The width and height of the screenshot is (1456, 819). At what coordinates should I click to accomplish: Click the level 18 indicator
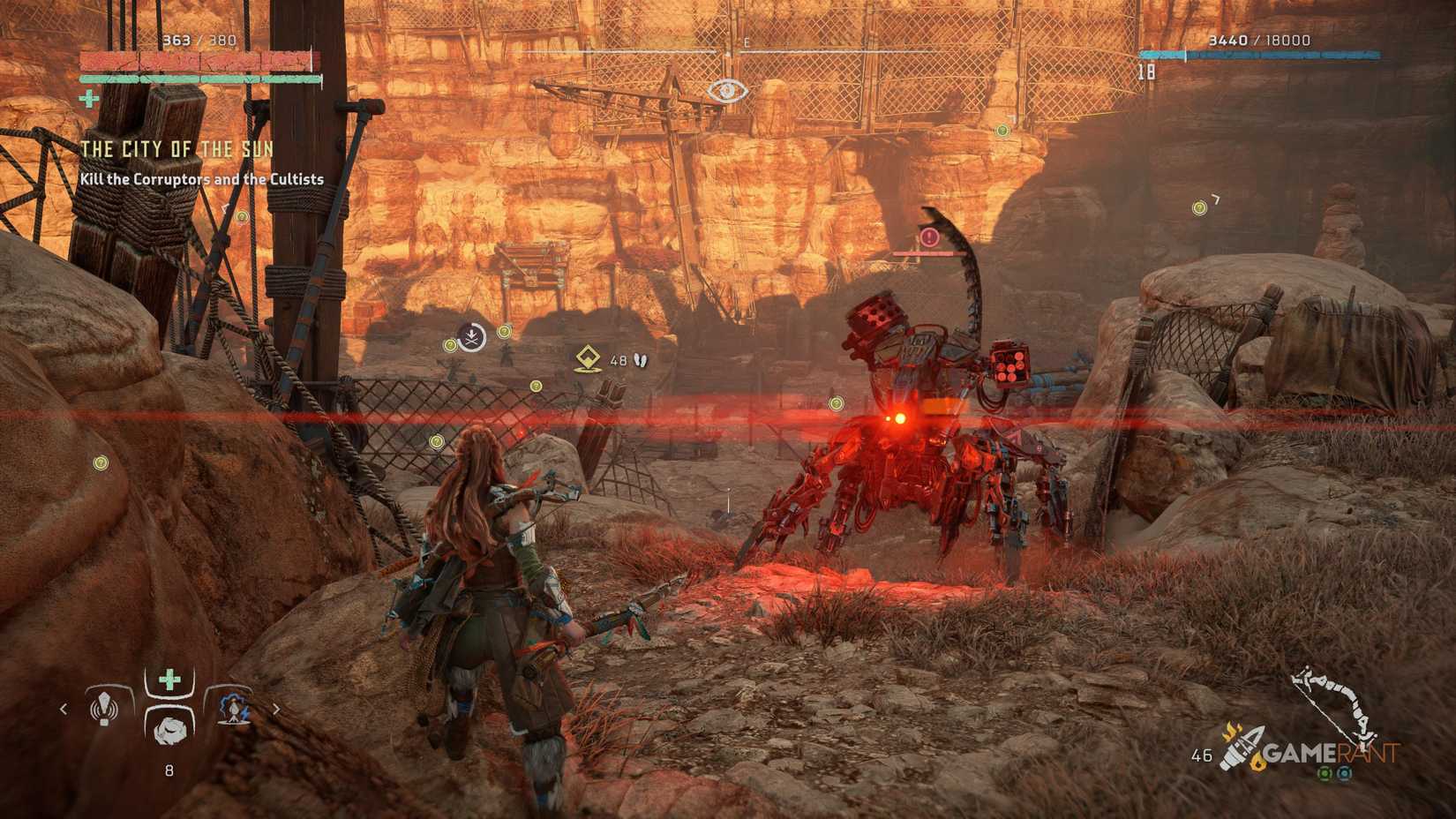click(1147, 72)
